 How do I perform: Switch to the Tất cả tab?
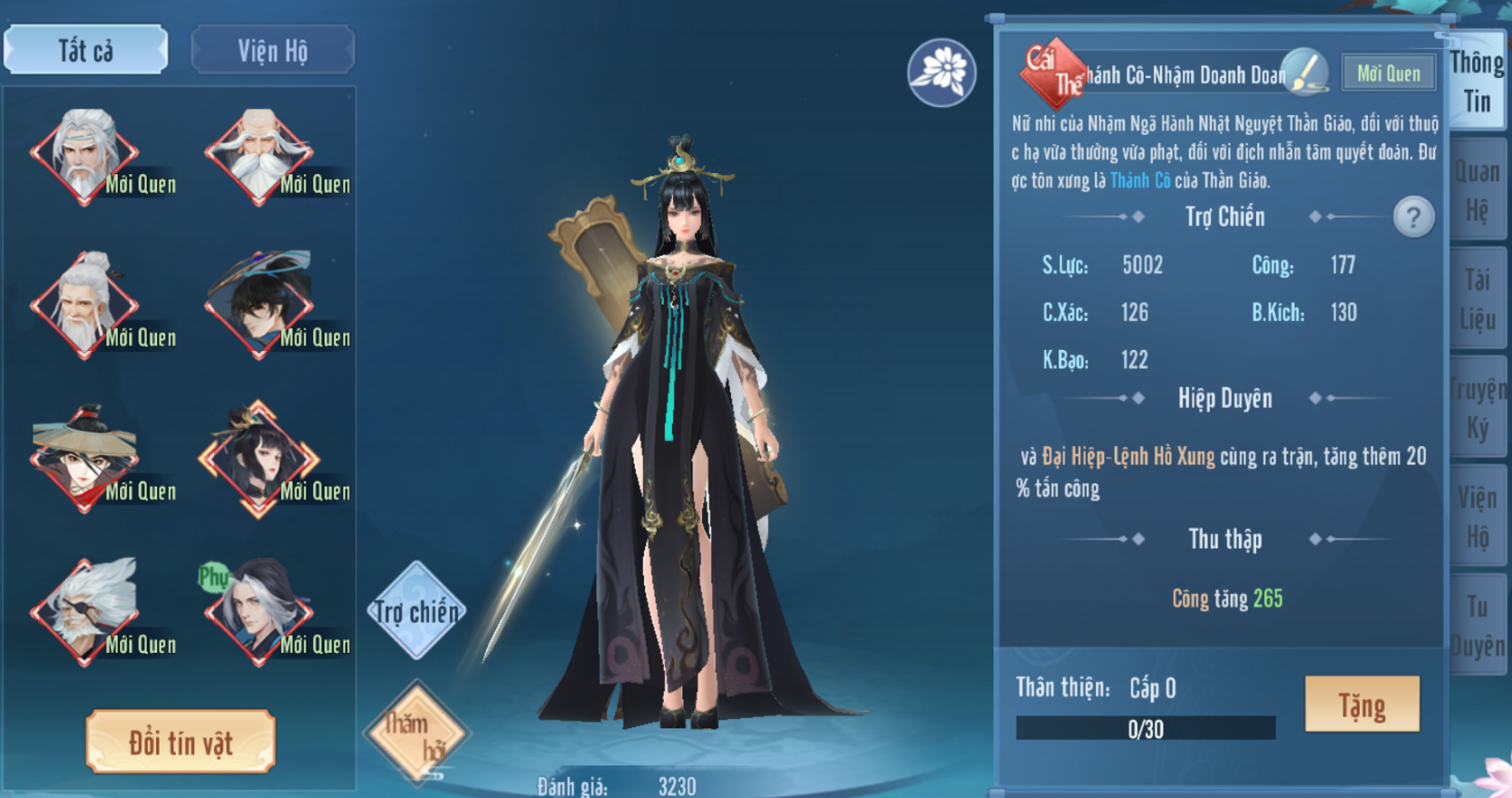(x=85, y=50)
